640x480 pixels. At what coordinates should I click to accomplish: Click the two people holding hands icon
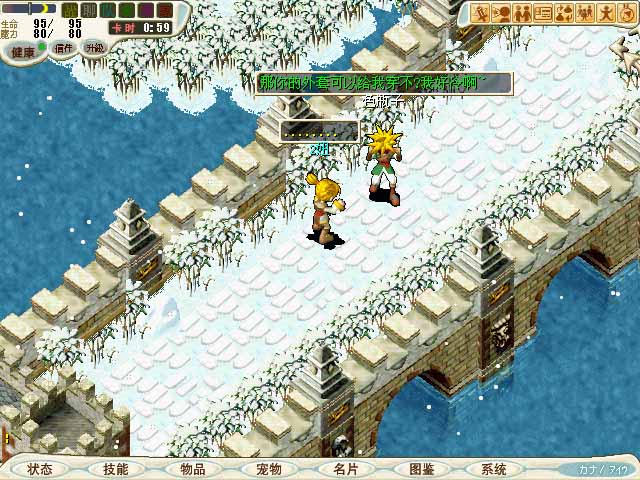click(x=524, y=13)
